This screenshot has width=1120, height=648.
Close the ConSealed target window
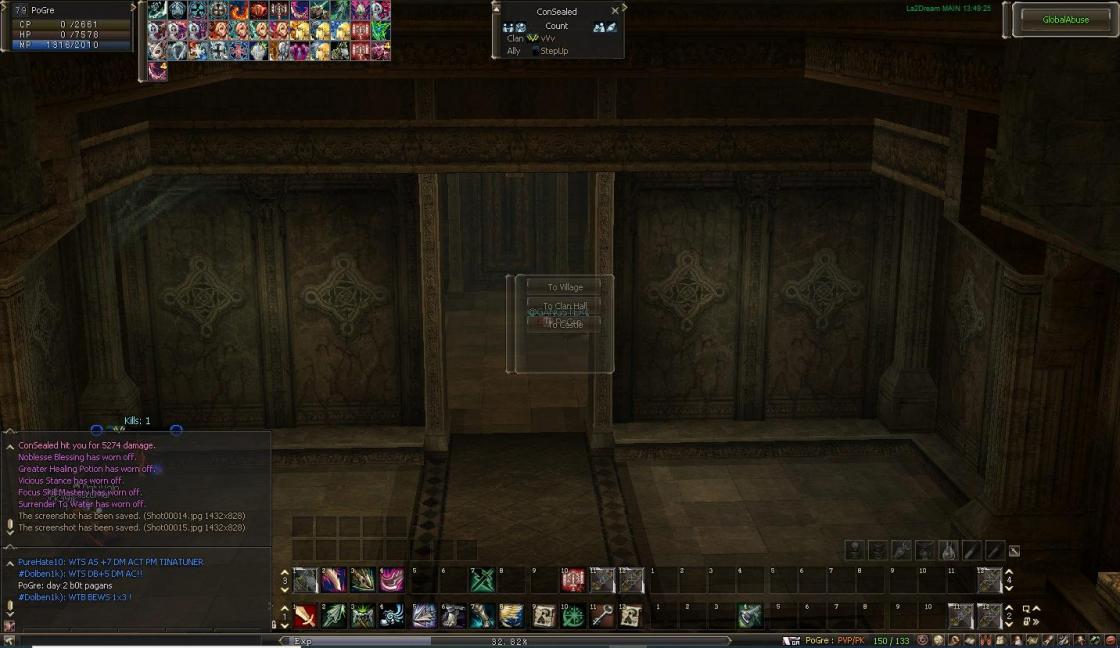(615, 12)
